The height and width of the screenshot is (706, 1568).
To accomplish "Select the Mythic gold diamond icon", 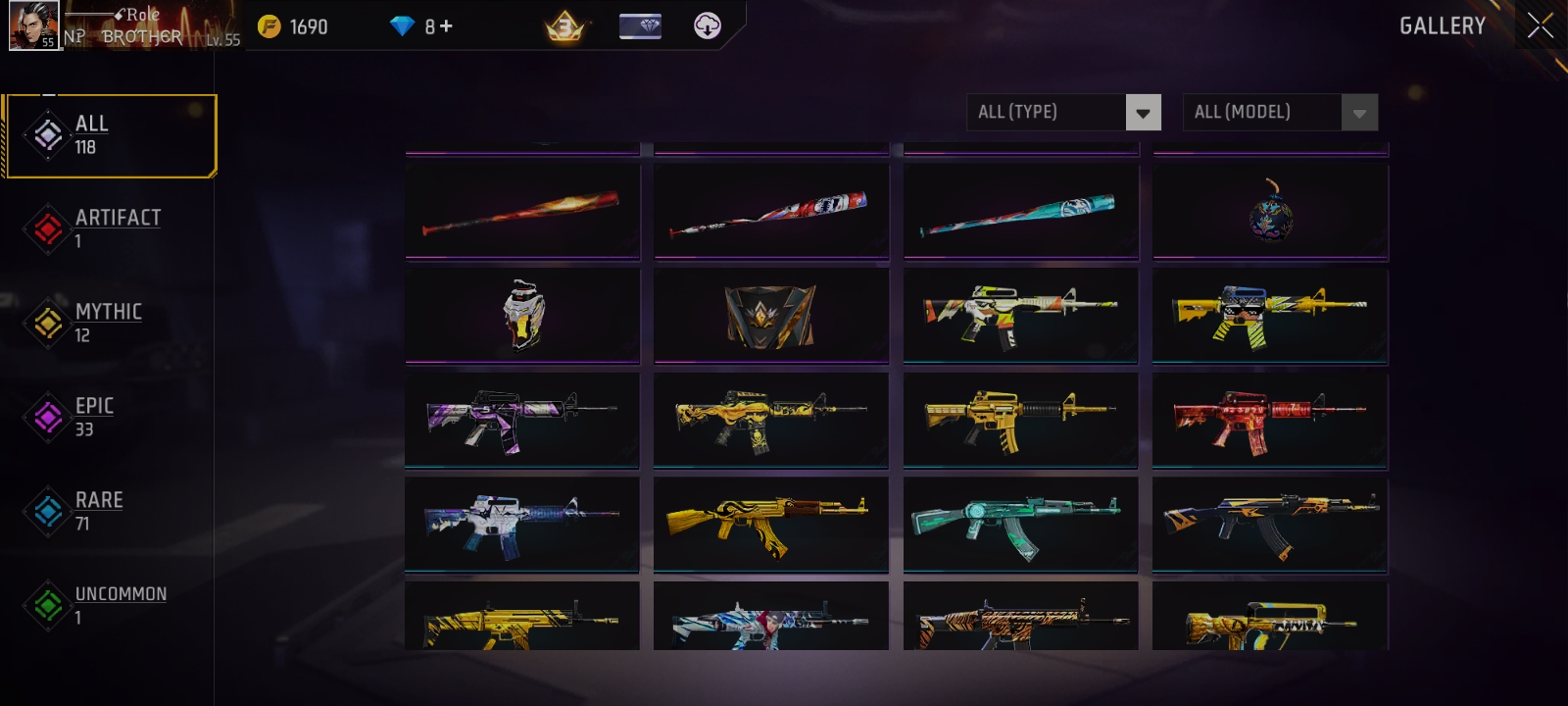I will pos(47,321).
